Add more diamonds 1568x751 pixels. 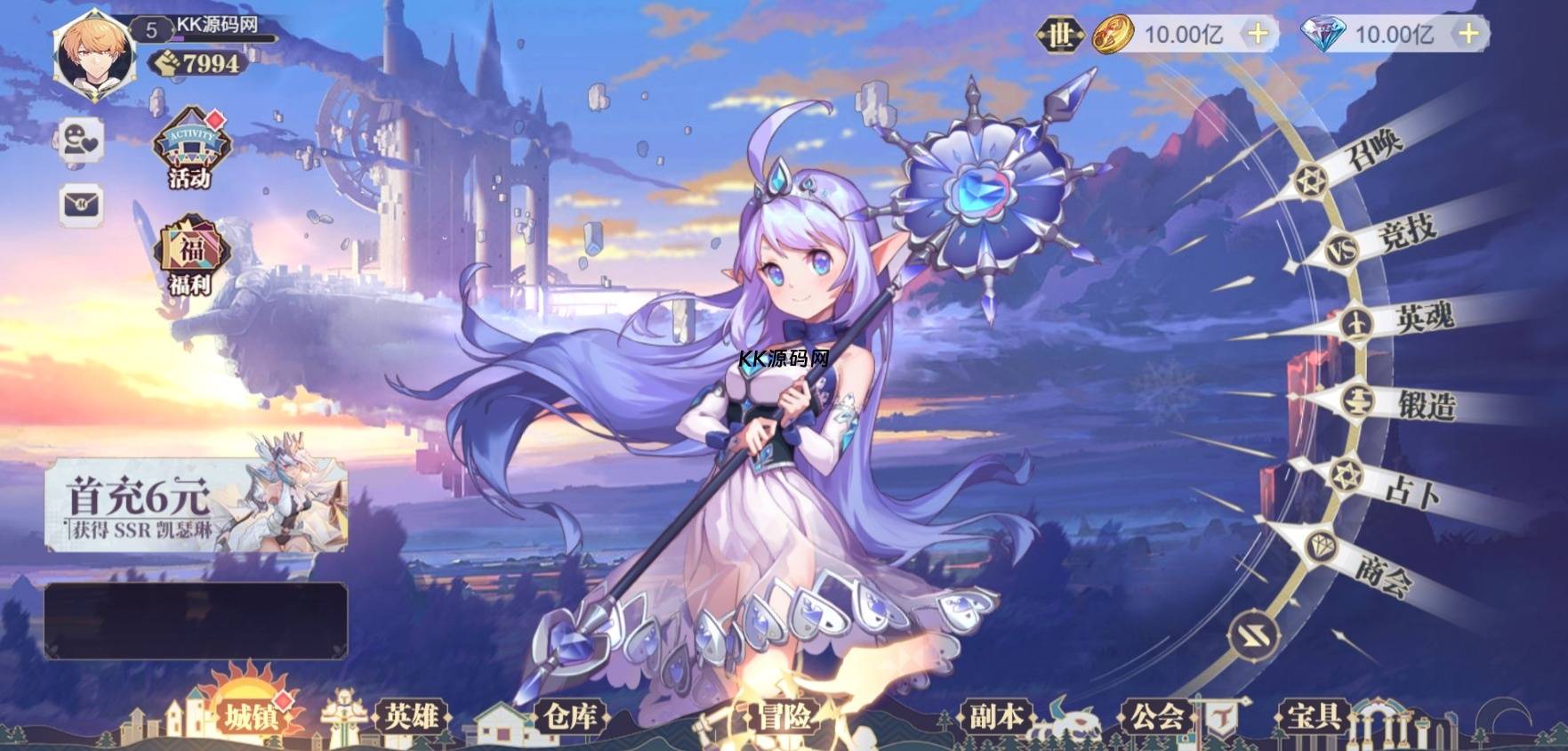[1468, 35]
